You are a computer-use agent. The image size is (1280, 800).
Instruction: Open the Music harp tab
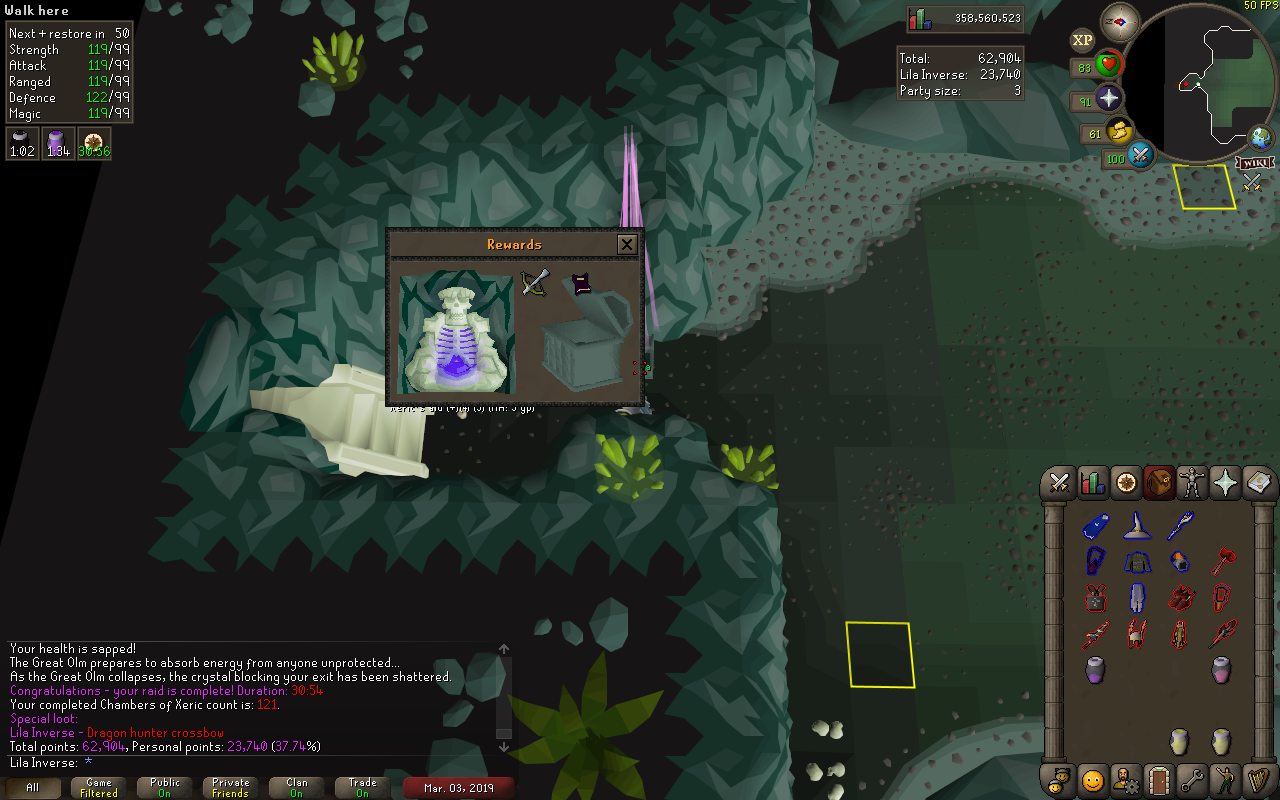click(x=1258, y=778)
